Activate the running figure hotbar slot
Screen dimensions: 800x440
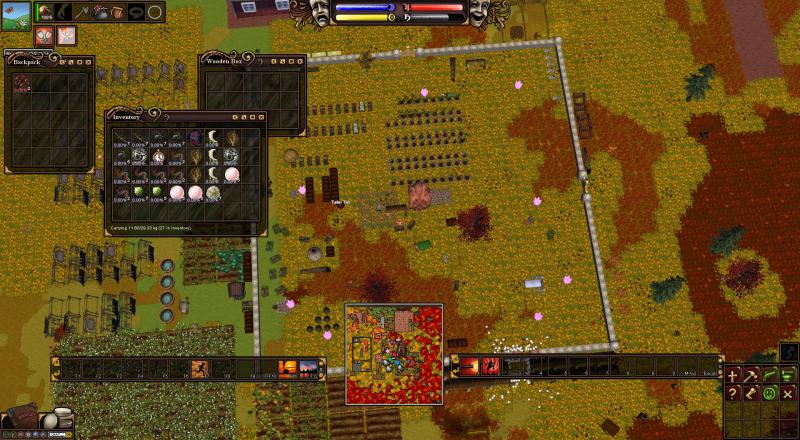(199, 369)
